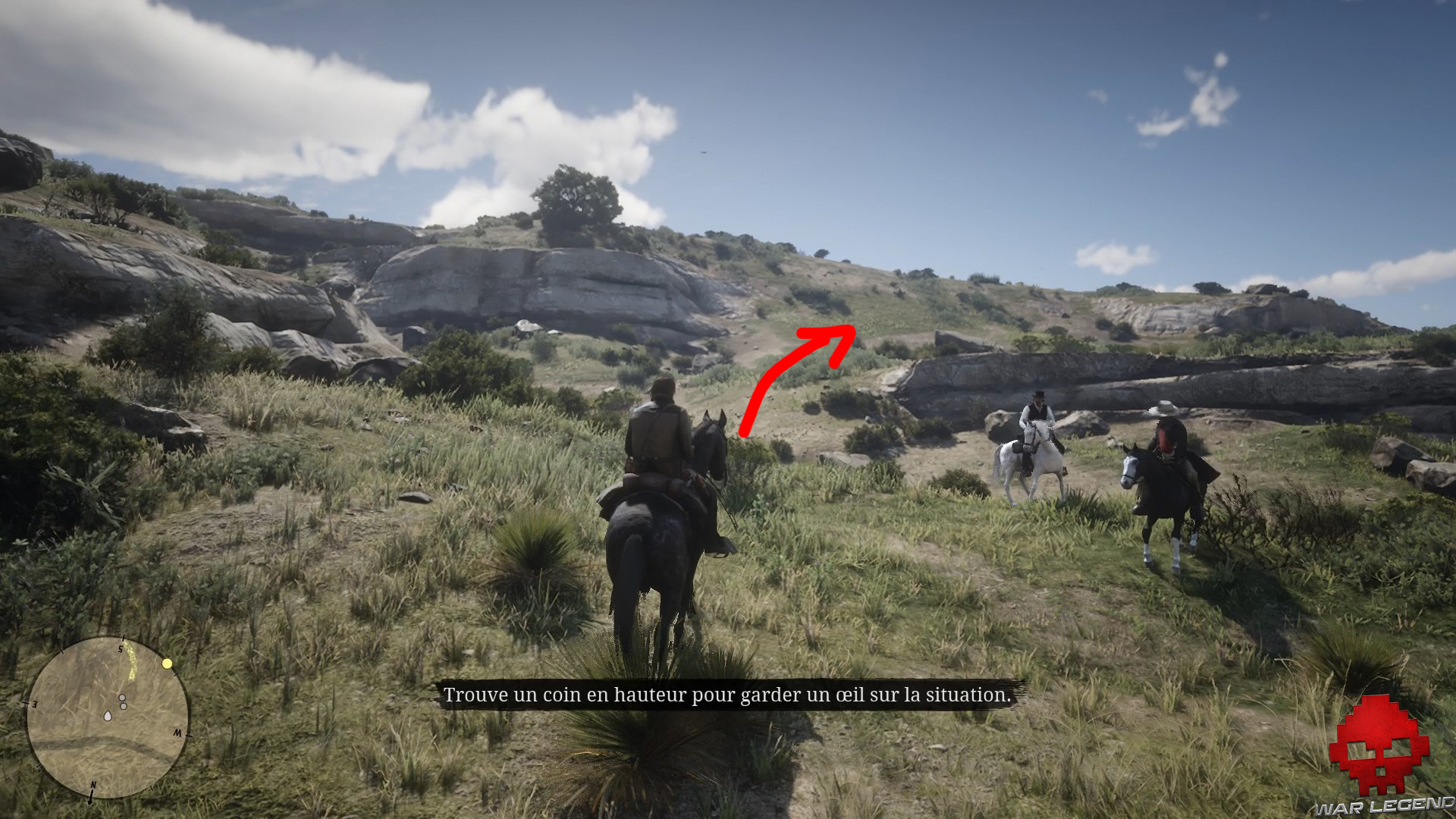Click the S compass mark on the minimap

click(120, 649)
